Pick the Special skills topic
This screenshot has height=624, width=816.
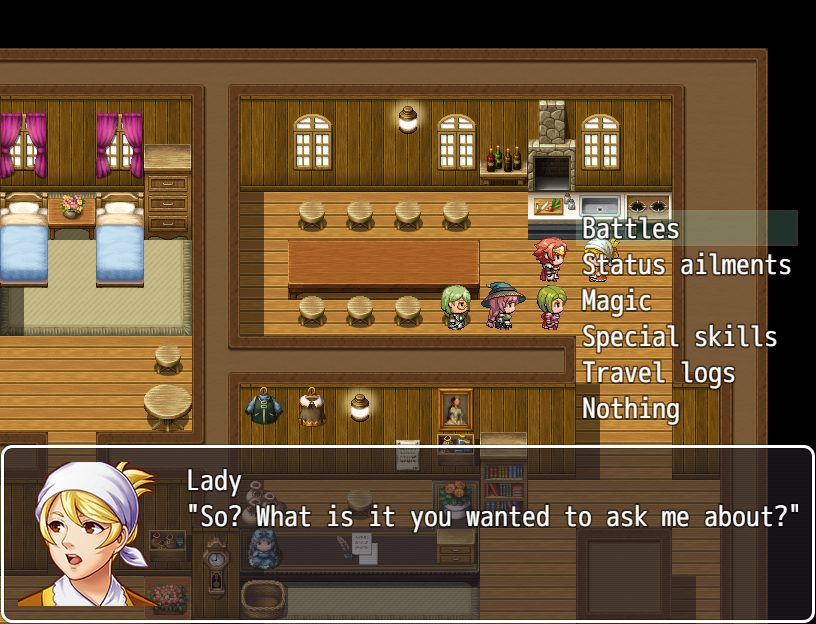tap(679, 337)
